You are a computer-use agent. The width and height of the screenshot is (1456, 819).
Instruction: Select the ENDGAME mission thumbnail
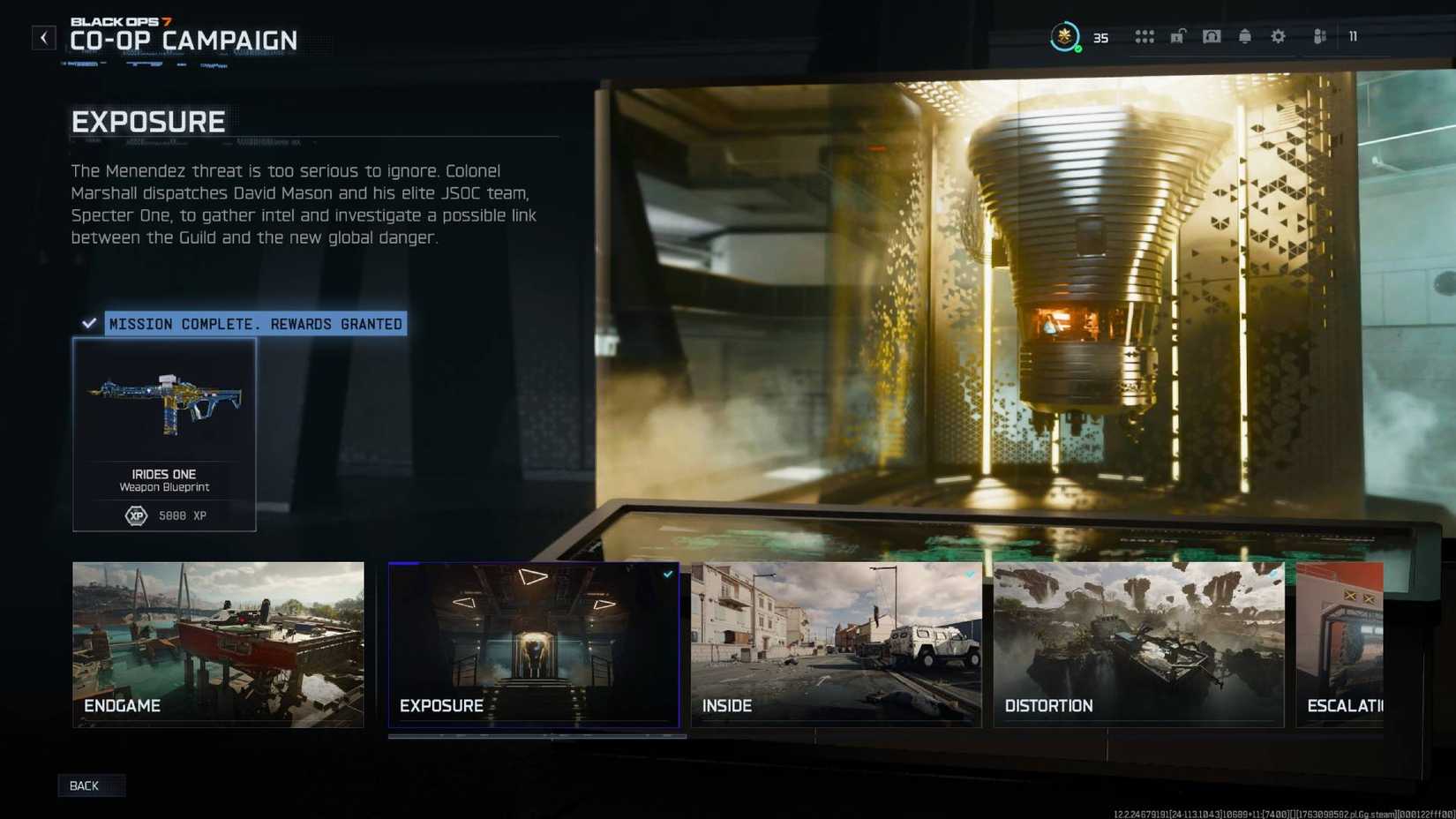[217, 644]
